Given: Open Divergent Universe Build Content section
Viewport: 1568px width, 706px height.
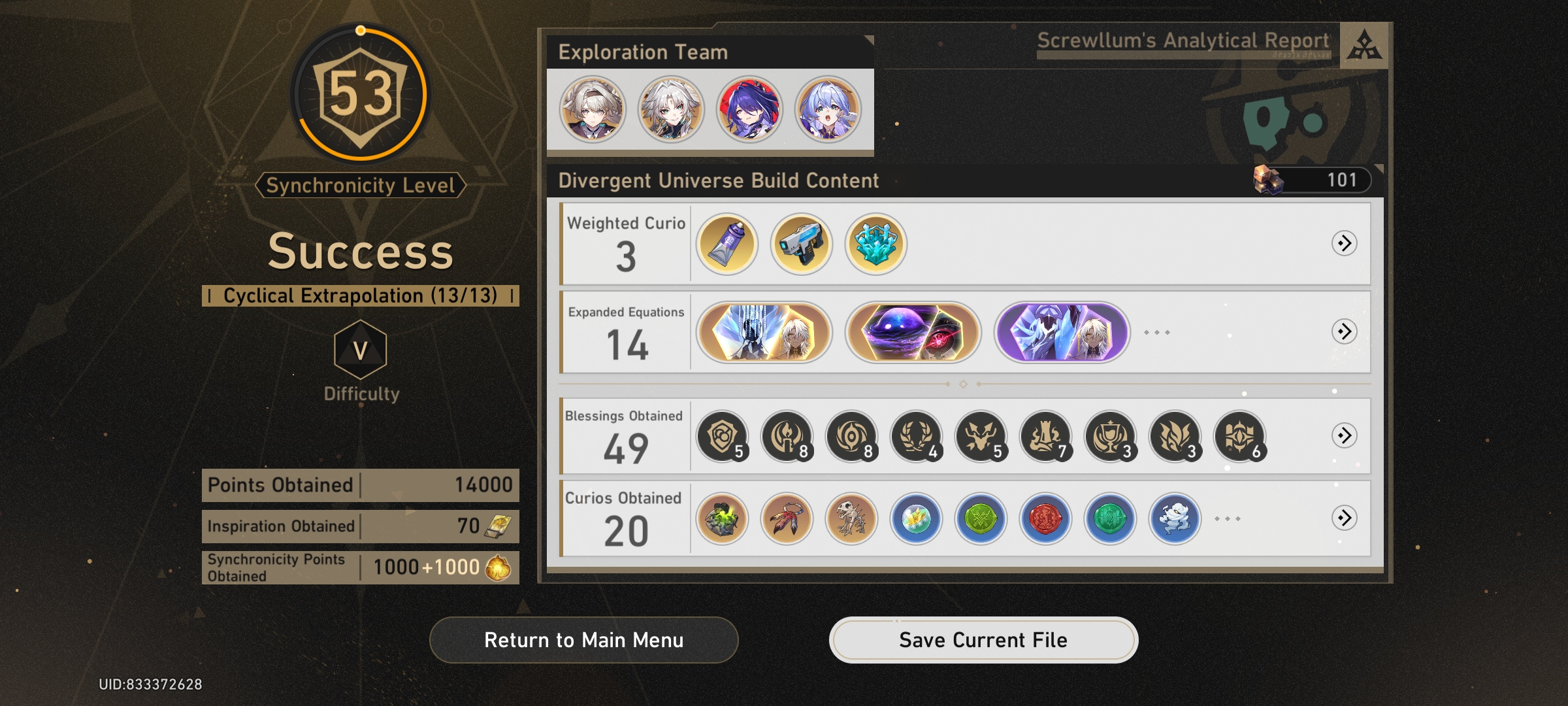Looking at the screenshot, I should [717, 181].
